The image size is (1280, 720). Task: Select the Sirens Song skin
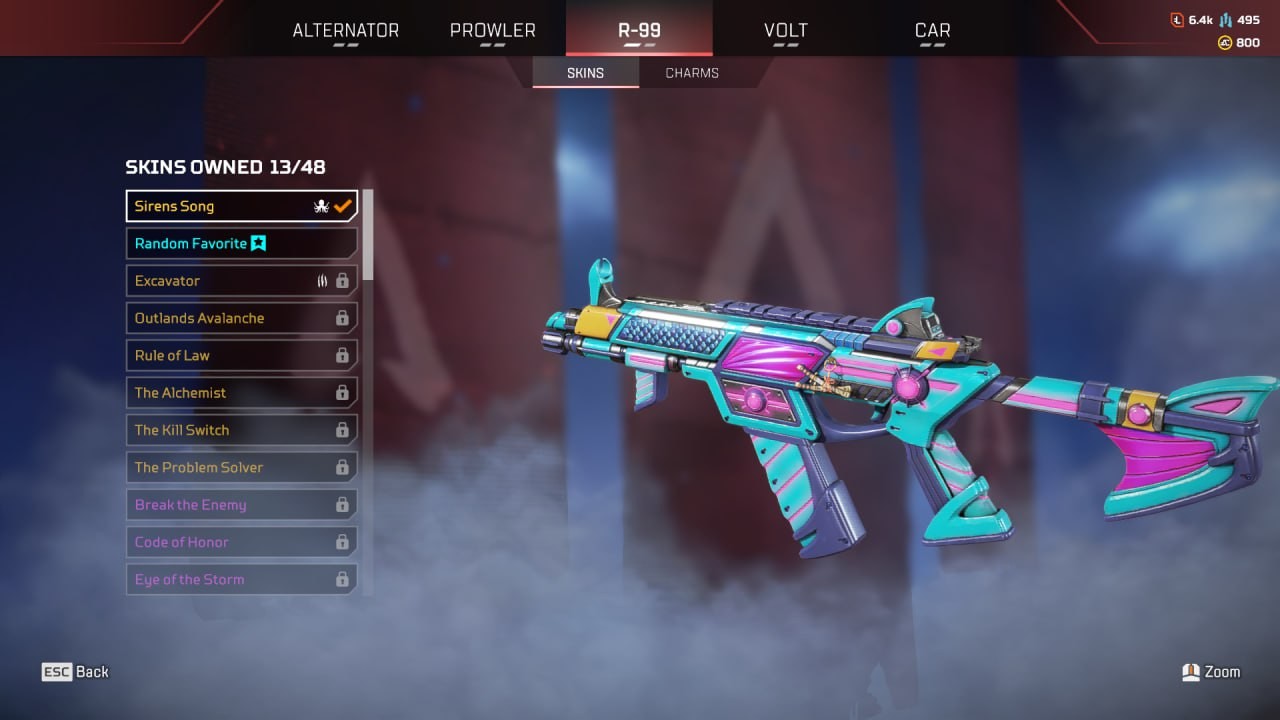click(241, 206)
